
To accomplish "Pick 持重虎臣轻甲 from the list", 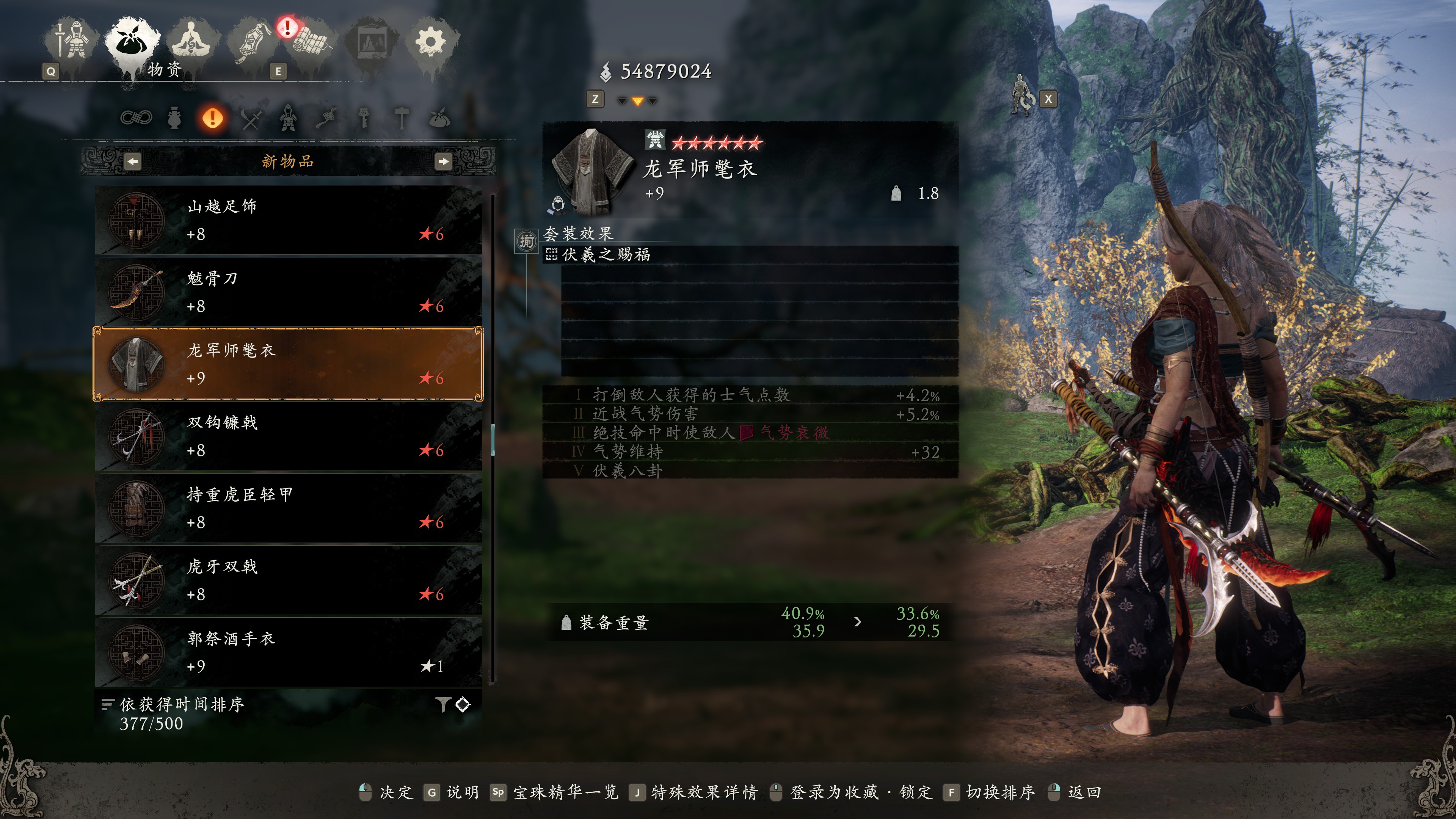I will click(x=288, y=508).
